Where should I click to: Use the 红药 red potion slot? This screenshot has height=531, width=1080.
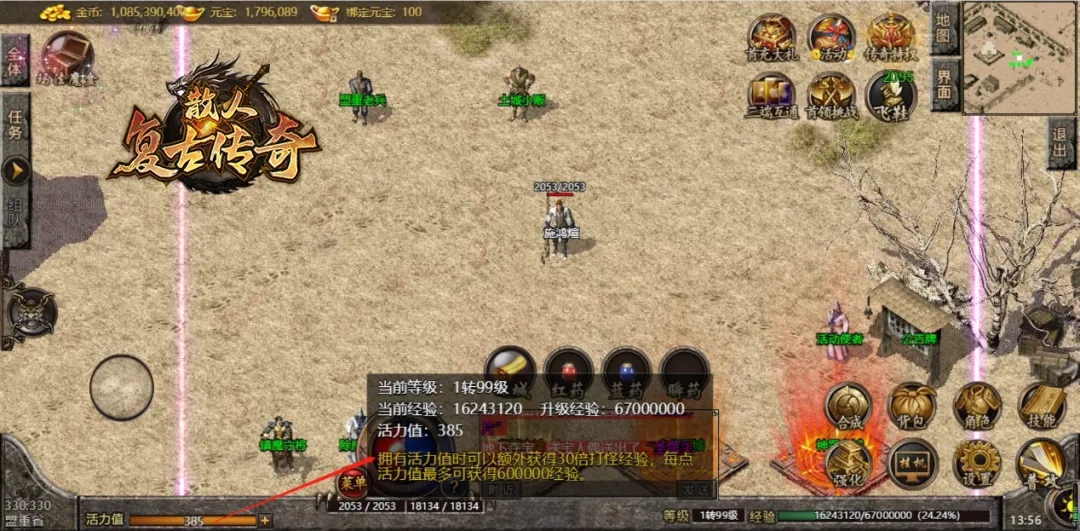[x=569, y=372]
